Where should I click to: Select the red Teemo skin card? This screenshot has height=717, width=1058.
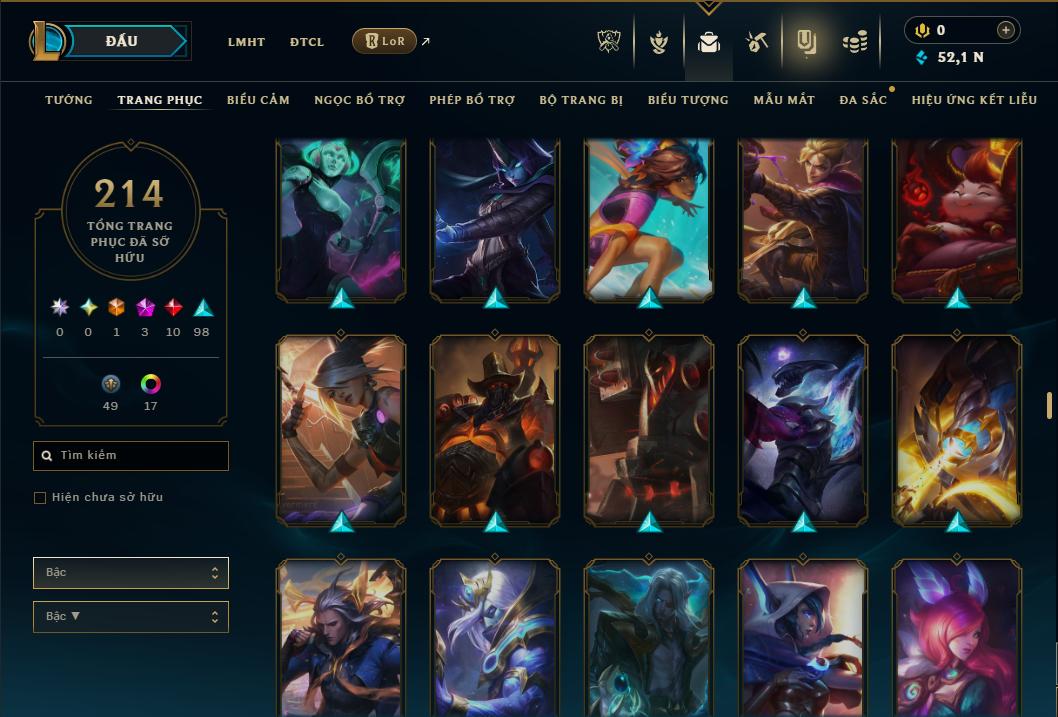point(957,220)
